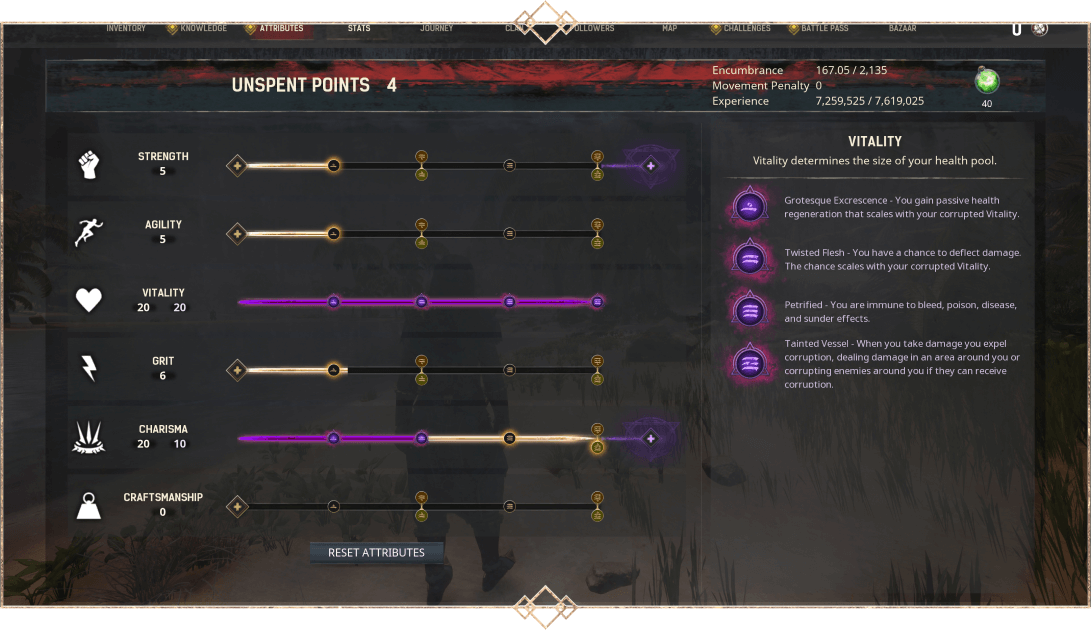The height and width of the screenshot is (630, 1091).
Task: Select the Stats tab
Action: pyautogui.click(x=359, y=28)
